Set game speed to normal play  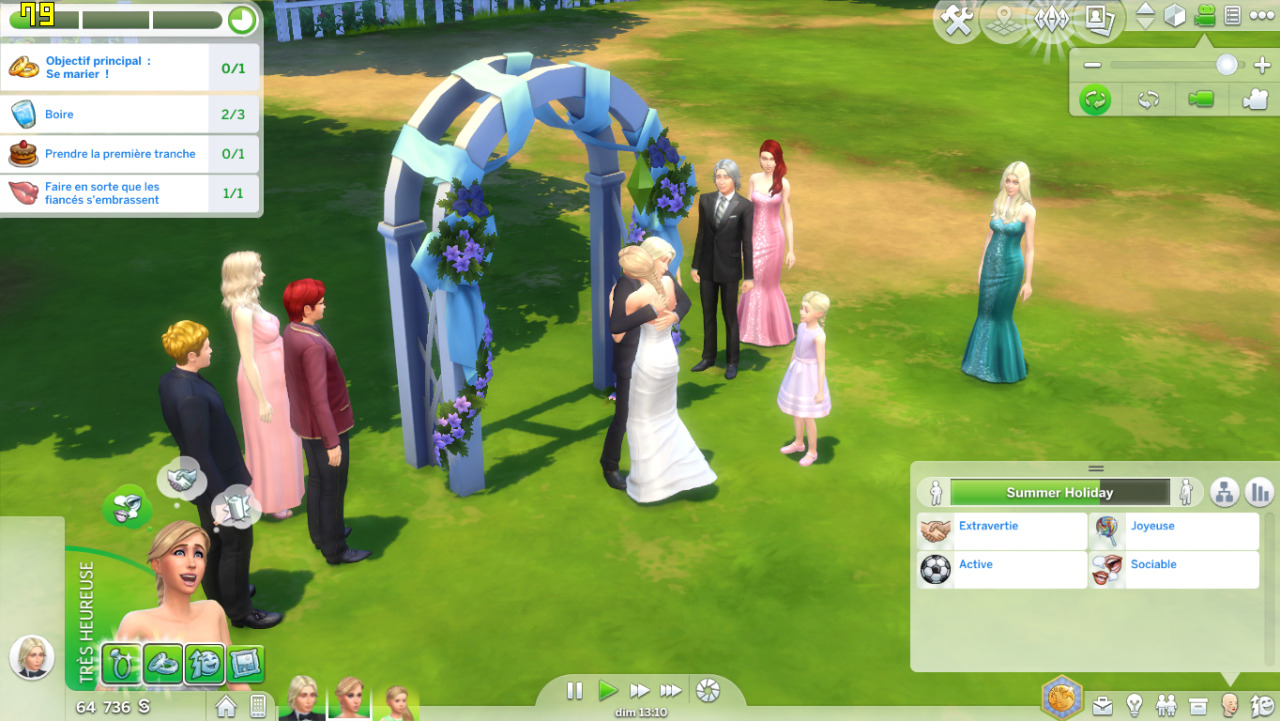point(607,690)
